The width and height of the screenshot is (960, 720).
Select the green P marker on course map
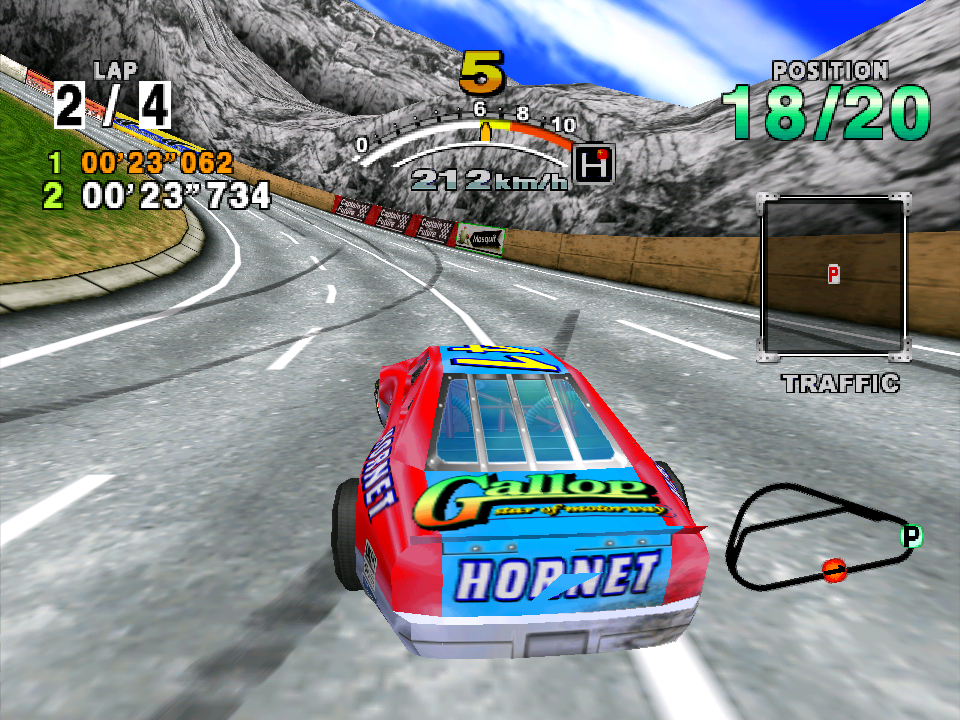pos(911,536)
